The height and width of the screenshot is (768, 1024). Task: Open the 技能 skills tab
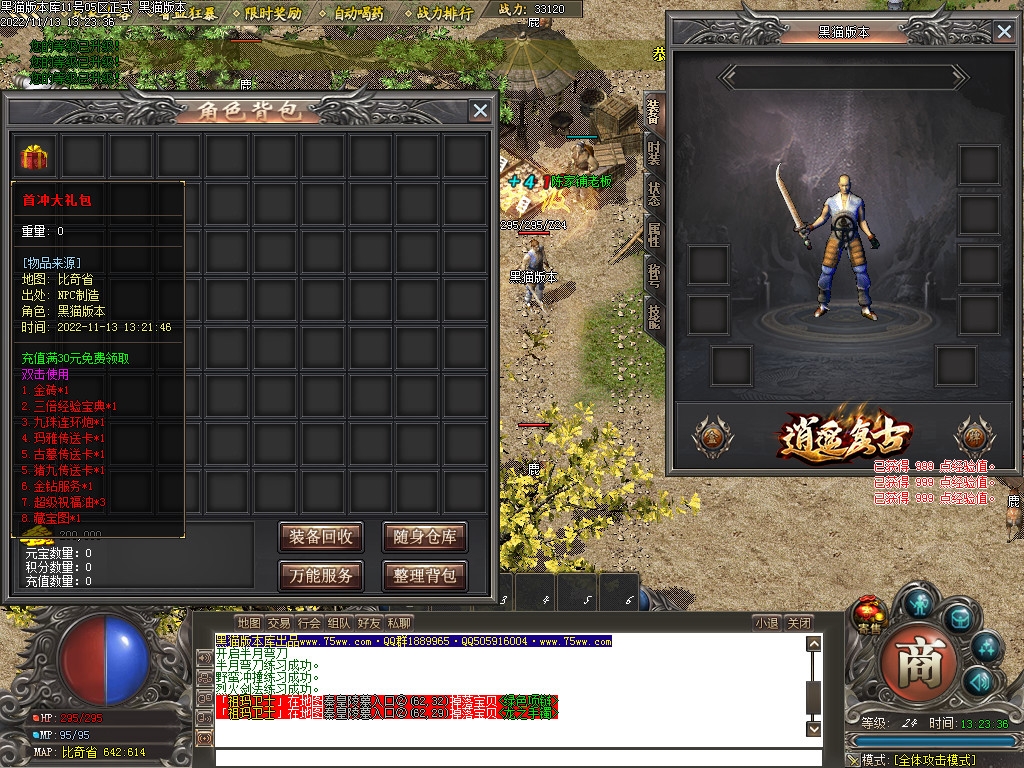pos(653,317)
